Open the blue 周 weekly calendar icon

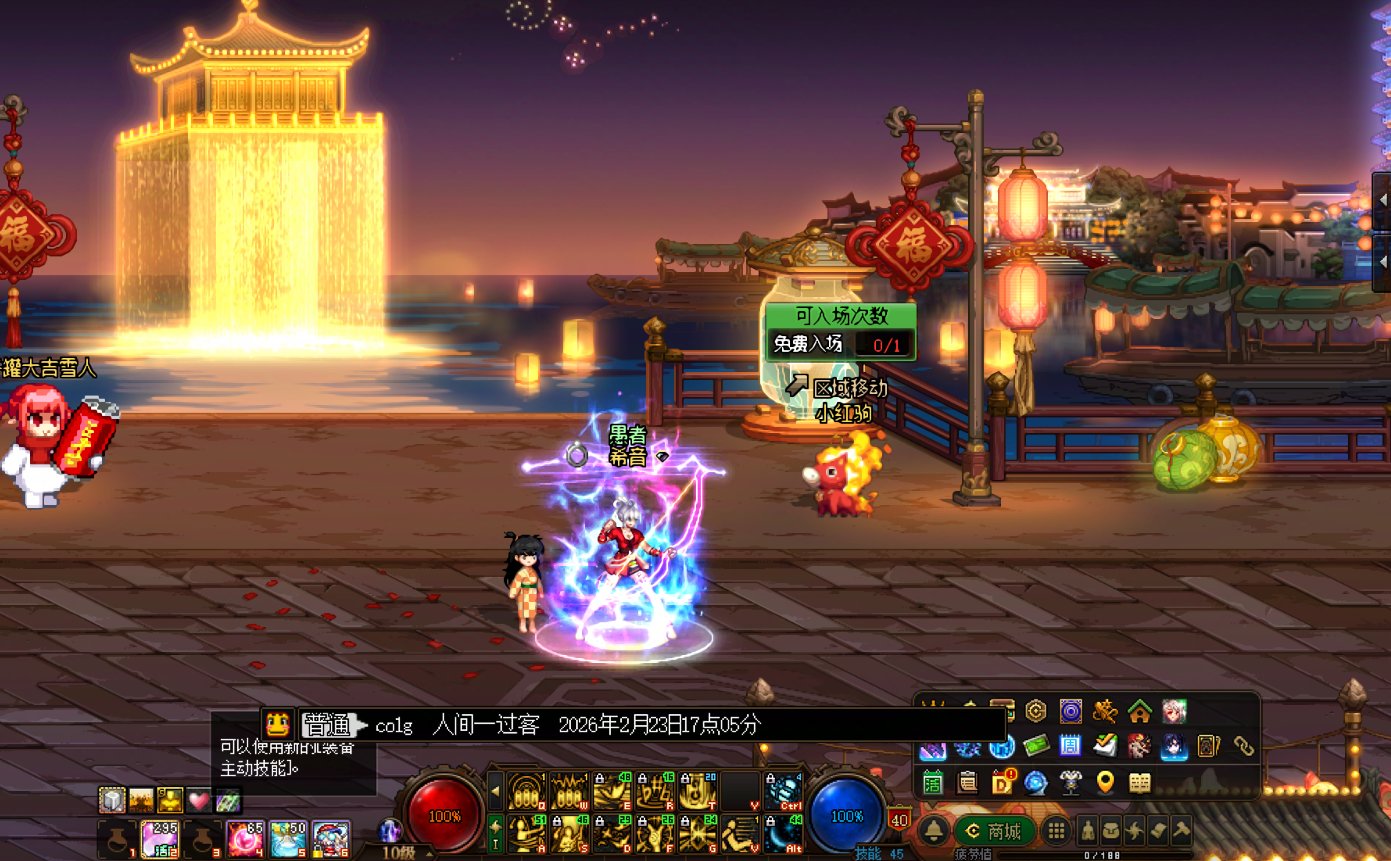click(x=1070, y=746)
